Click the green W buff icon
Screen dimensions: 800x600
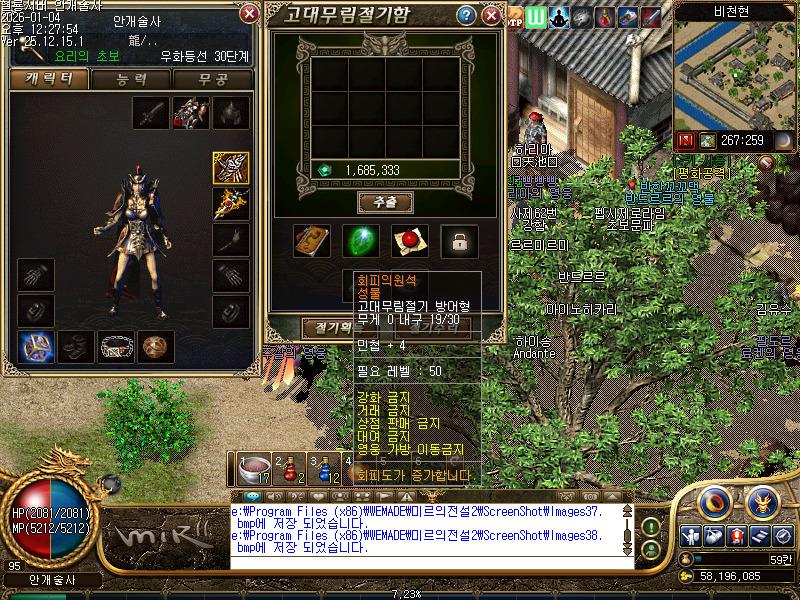pyautogui.click(x=538, y=17)
